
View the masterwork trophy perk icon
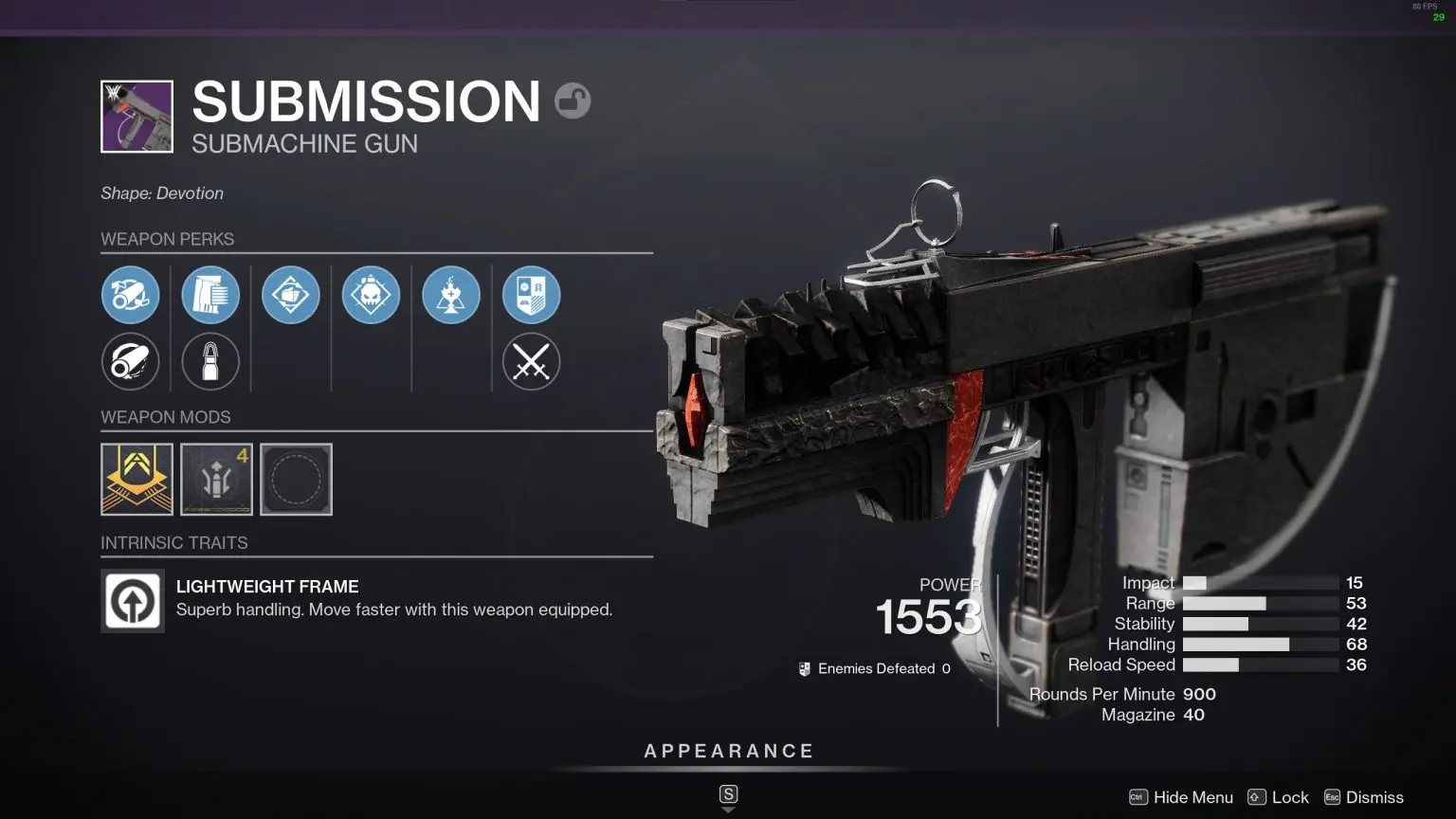pos(451,295)
